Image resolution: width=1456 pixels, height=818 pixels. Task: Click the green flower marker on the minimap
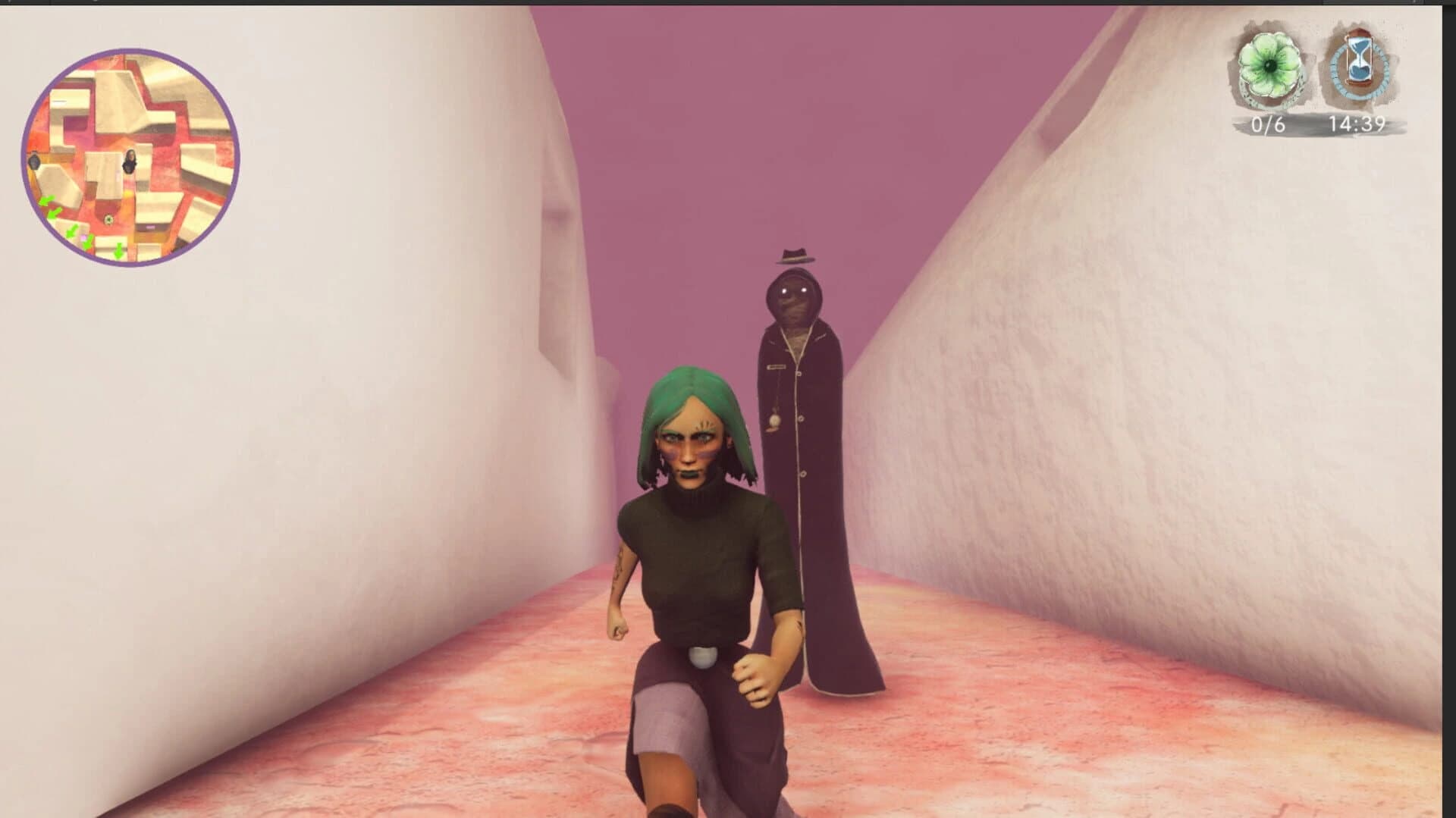(108, 219)
